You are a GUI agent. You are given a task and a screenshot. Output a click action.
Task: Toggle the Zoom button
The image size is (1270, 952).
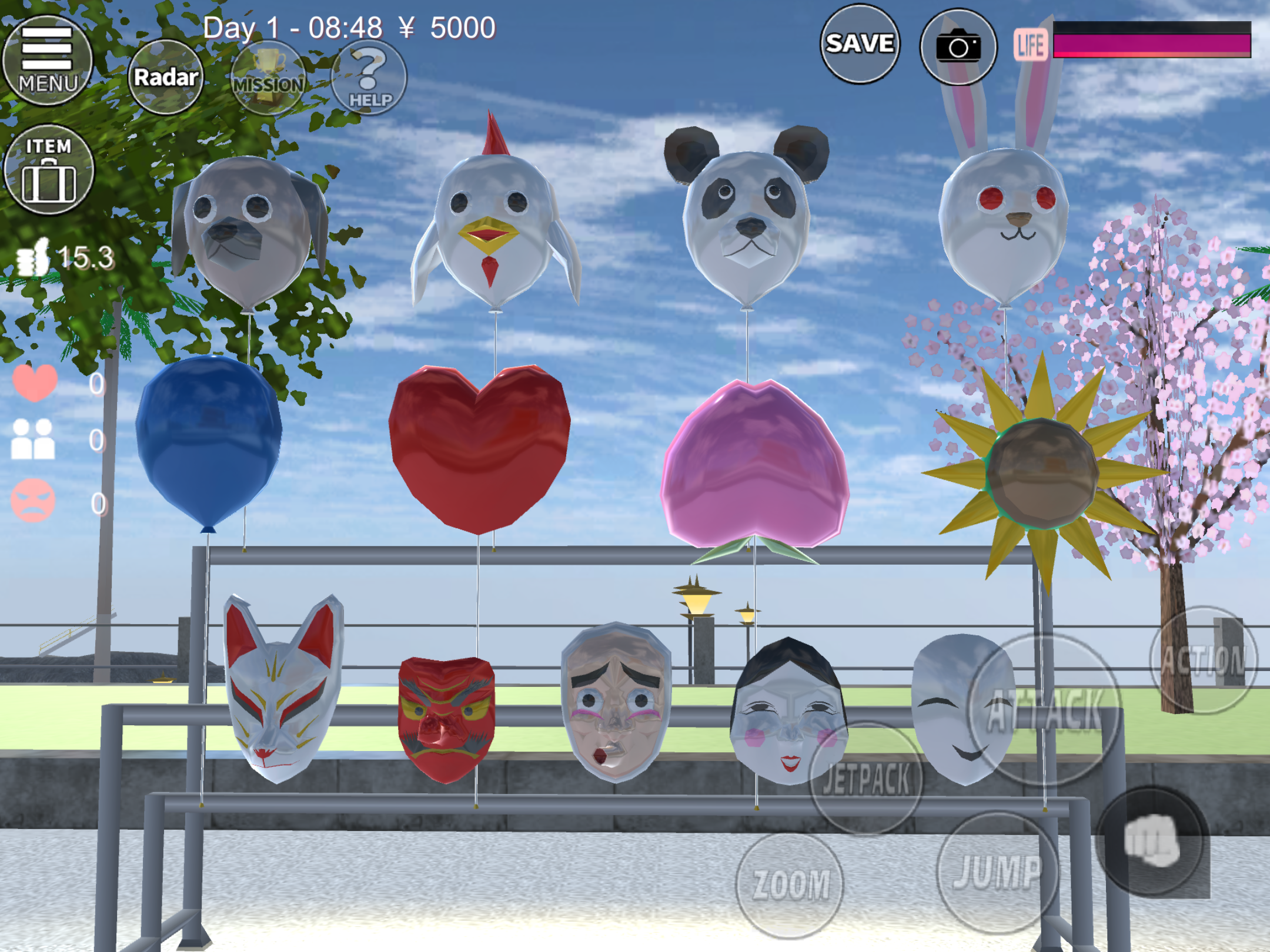click(790, 884)
